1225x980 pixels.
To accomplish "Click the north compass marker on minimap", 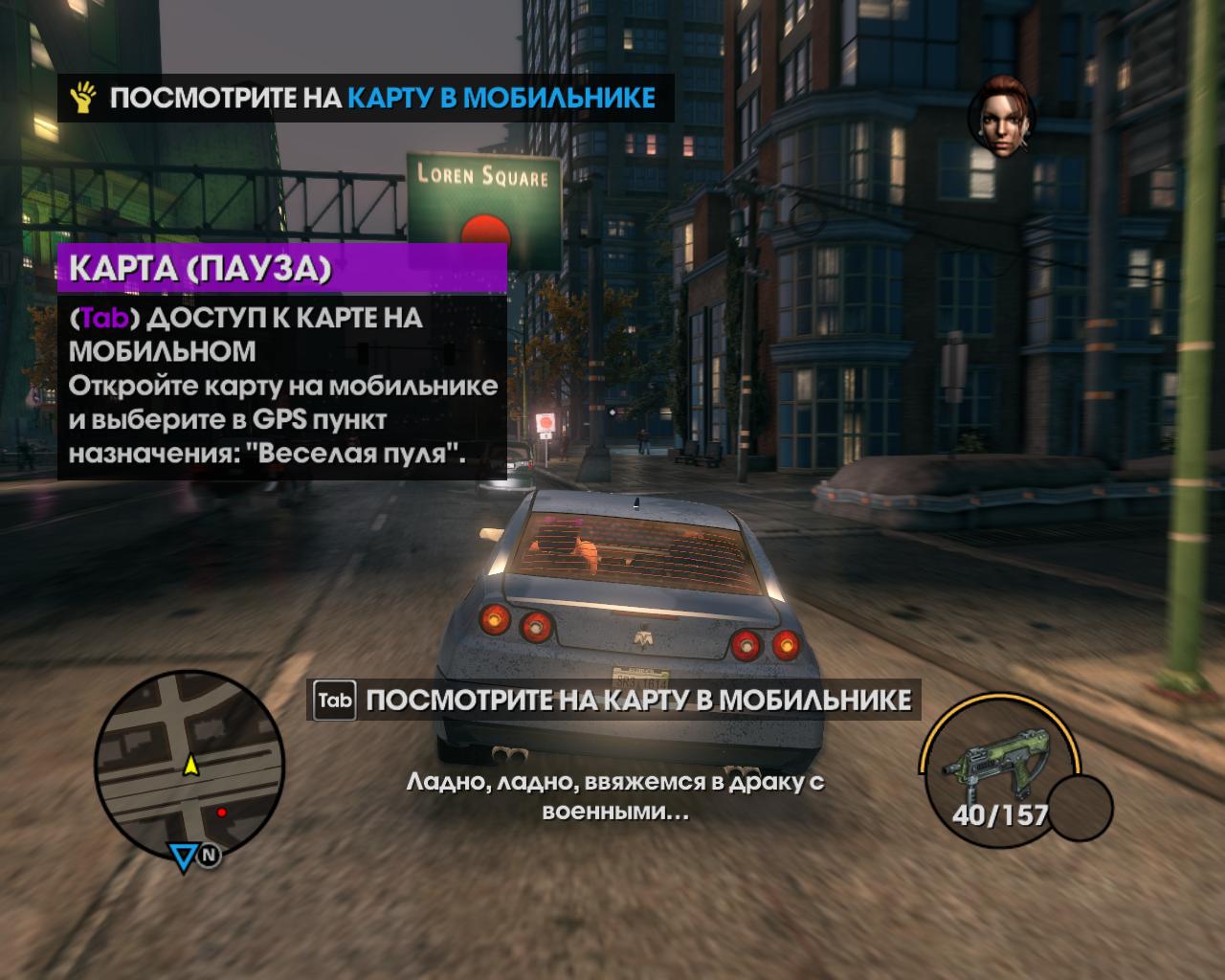I will click(x=210, y=856).
